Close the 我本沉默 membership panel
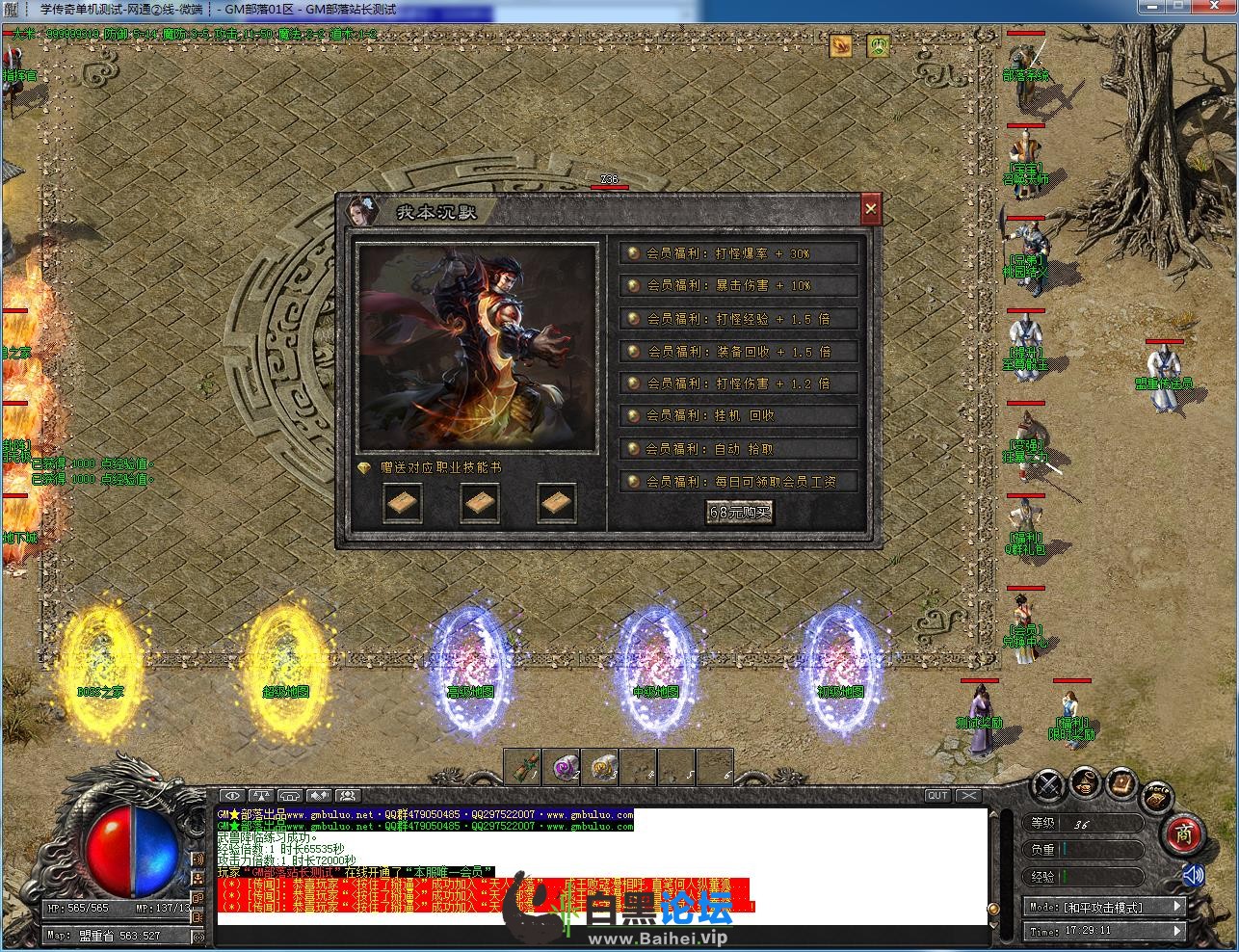Viewport: 1239px width, 952px height. click(870, 208)
